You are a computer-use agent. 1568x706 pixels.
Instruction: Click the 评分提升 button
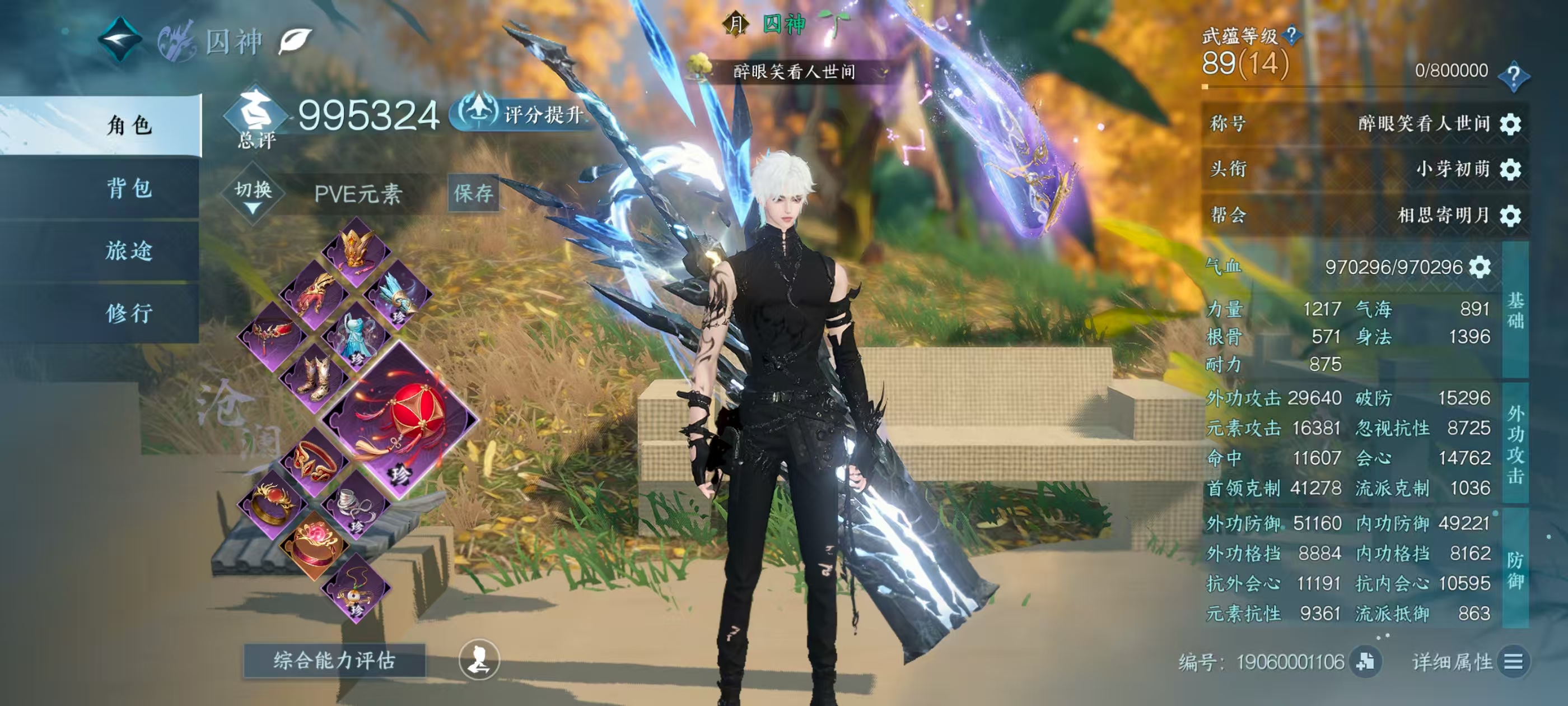pyautogui.click(x=522, y=113)
